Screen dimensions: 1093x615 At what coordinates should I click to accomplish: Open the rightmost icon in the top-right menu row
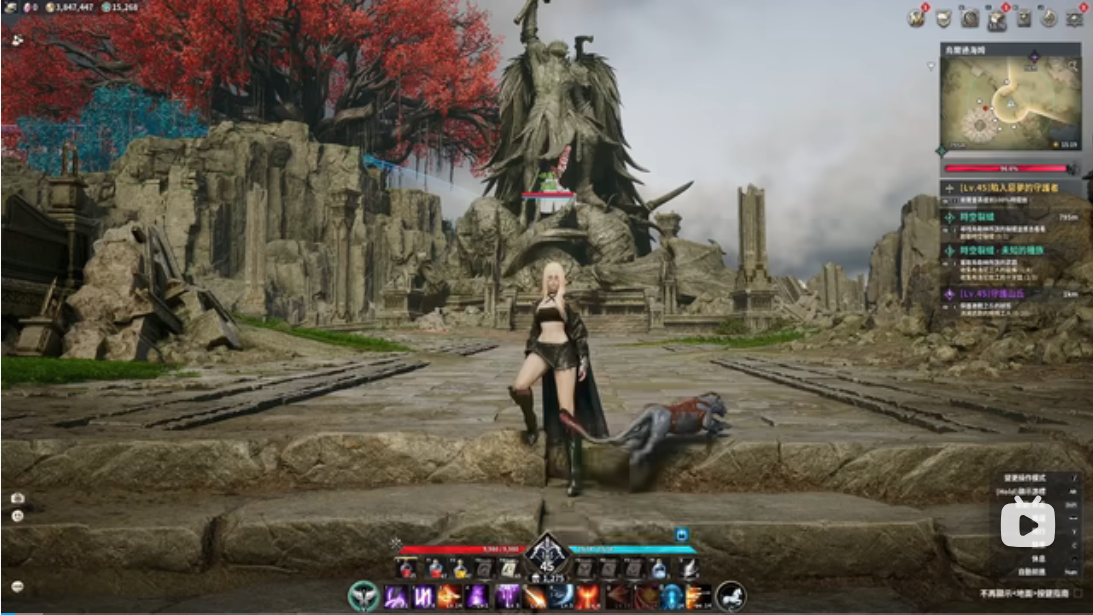point(1075,18)
